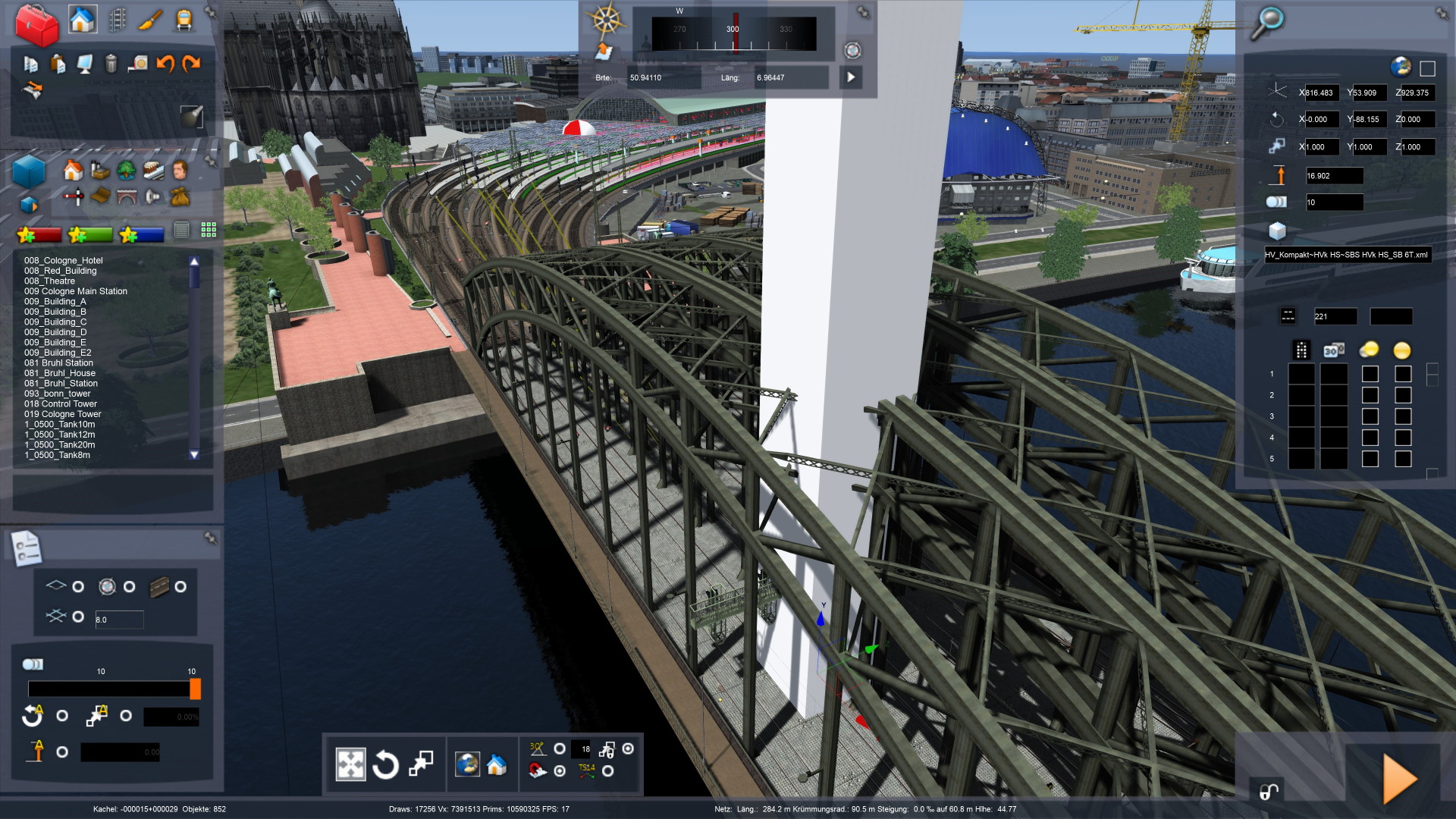This screenshot has height=819, width=1456.
Task: Choose '019 Cologne Tower' from the object list
Action: (x=62, y=414)
